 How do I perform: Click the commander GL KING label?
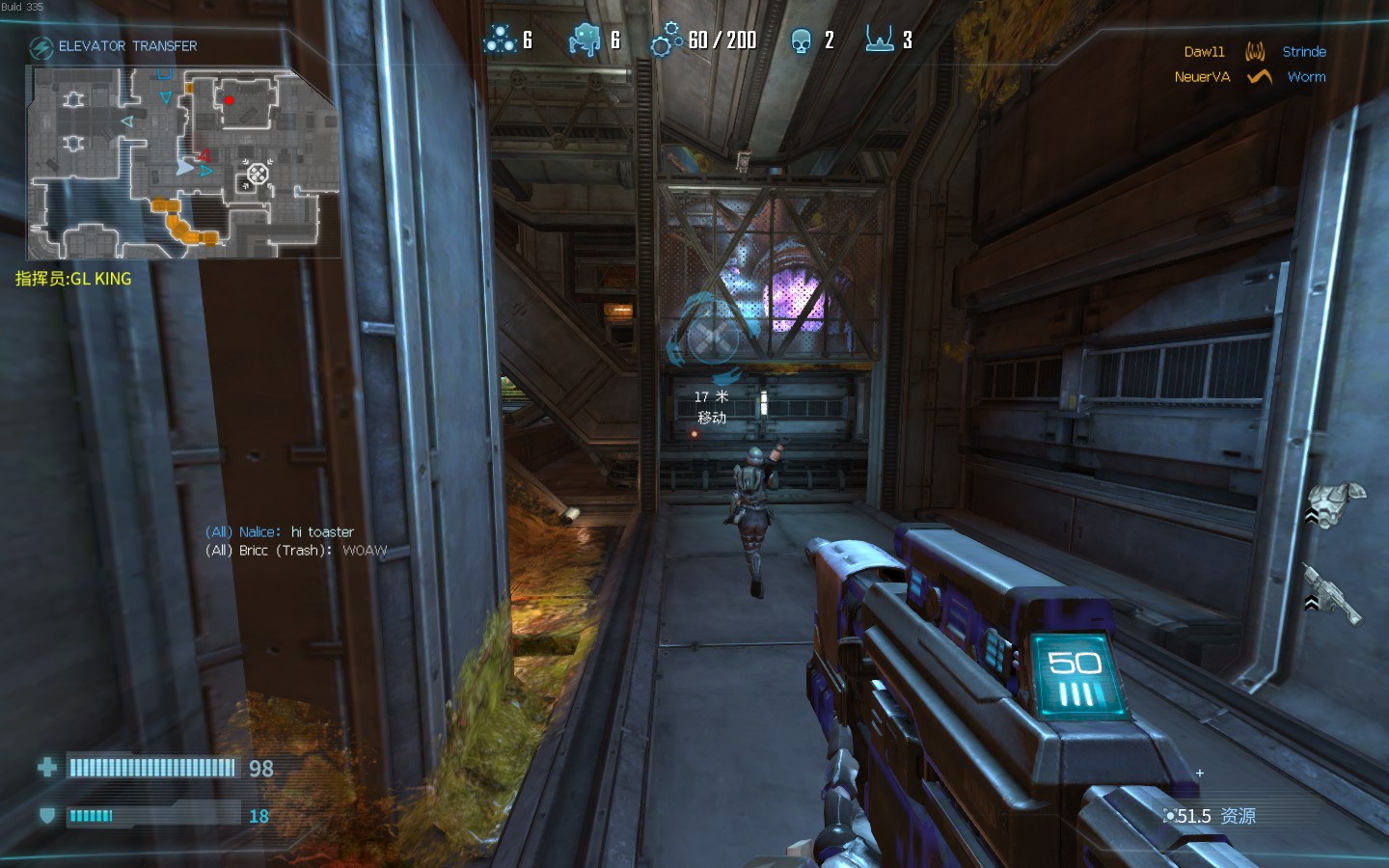tap(73, 279)
